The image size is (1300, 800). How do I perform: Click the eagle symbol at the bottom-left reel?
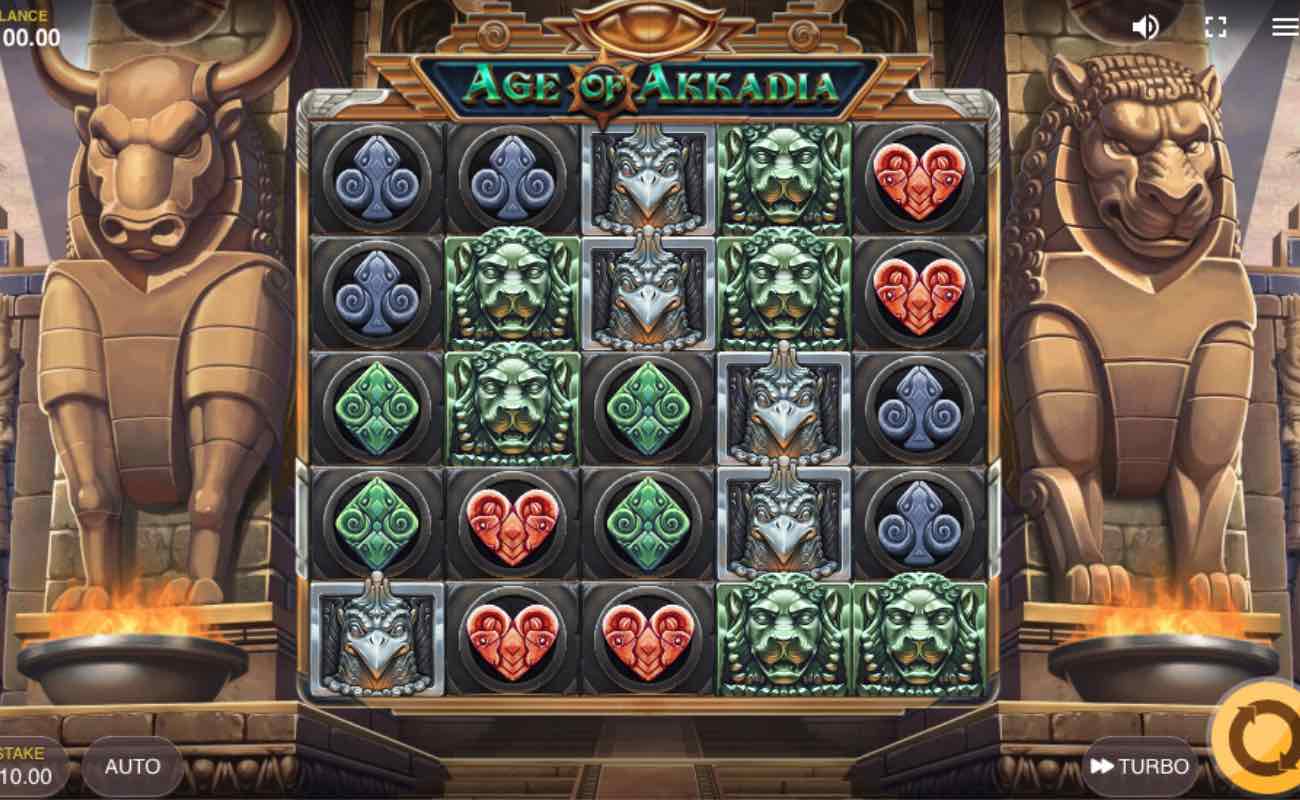(376, 640)
